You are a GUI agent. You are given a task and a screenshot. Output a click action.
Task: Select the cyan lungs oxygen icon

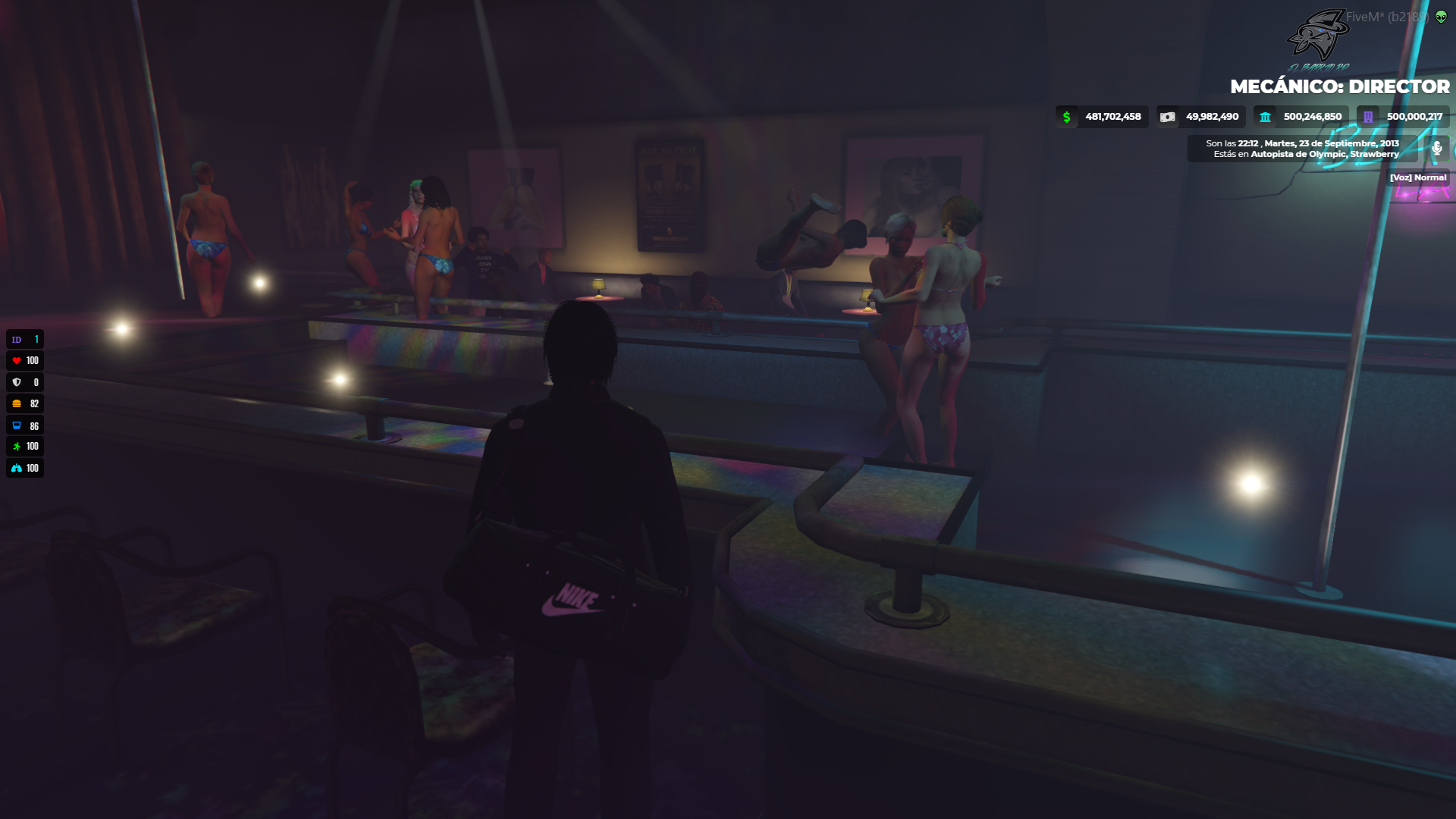(15, 468)
